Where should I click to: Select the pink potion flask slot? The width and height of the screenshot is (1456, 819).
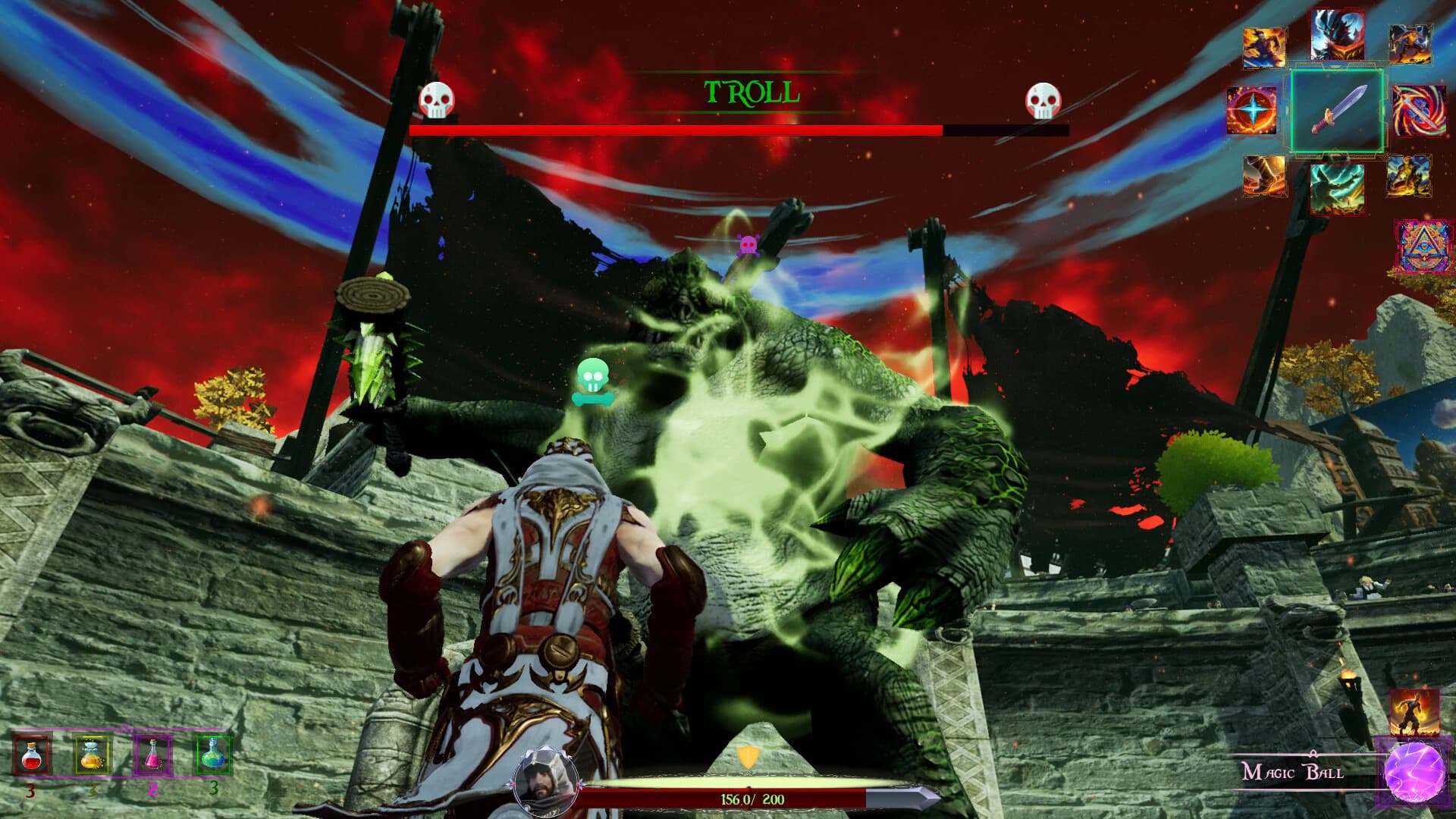pyautogui.click(x=152, y=755)
